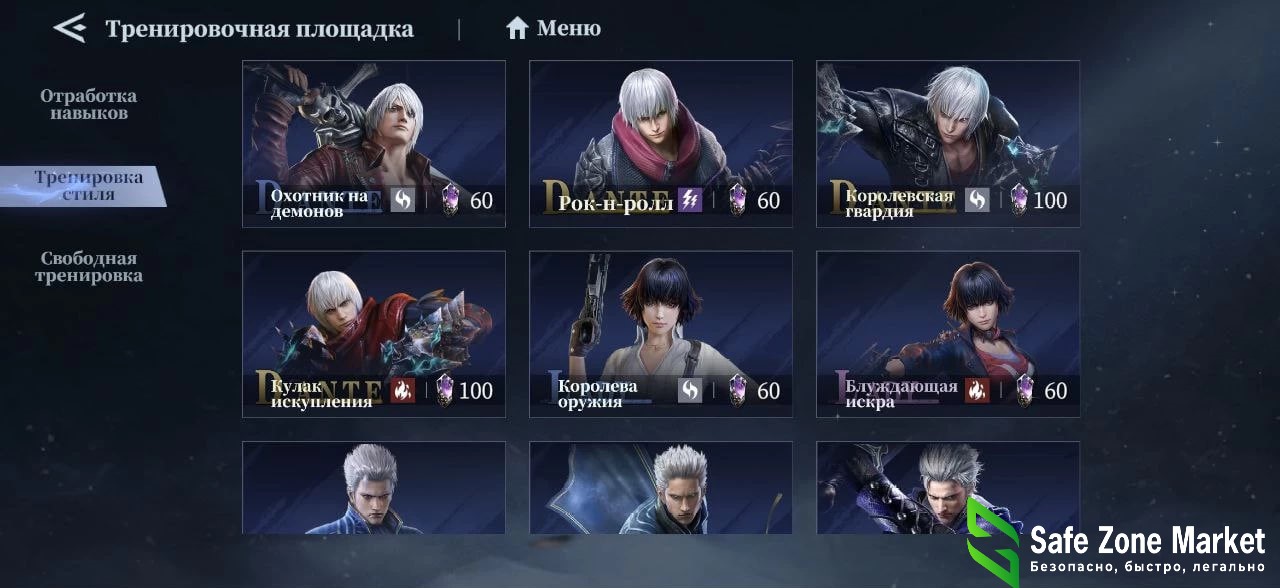Choose the Королева оружия card
Screen dimensions: 1280x588
click(x=660, y=333)
